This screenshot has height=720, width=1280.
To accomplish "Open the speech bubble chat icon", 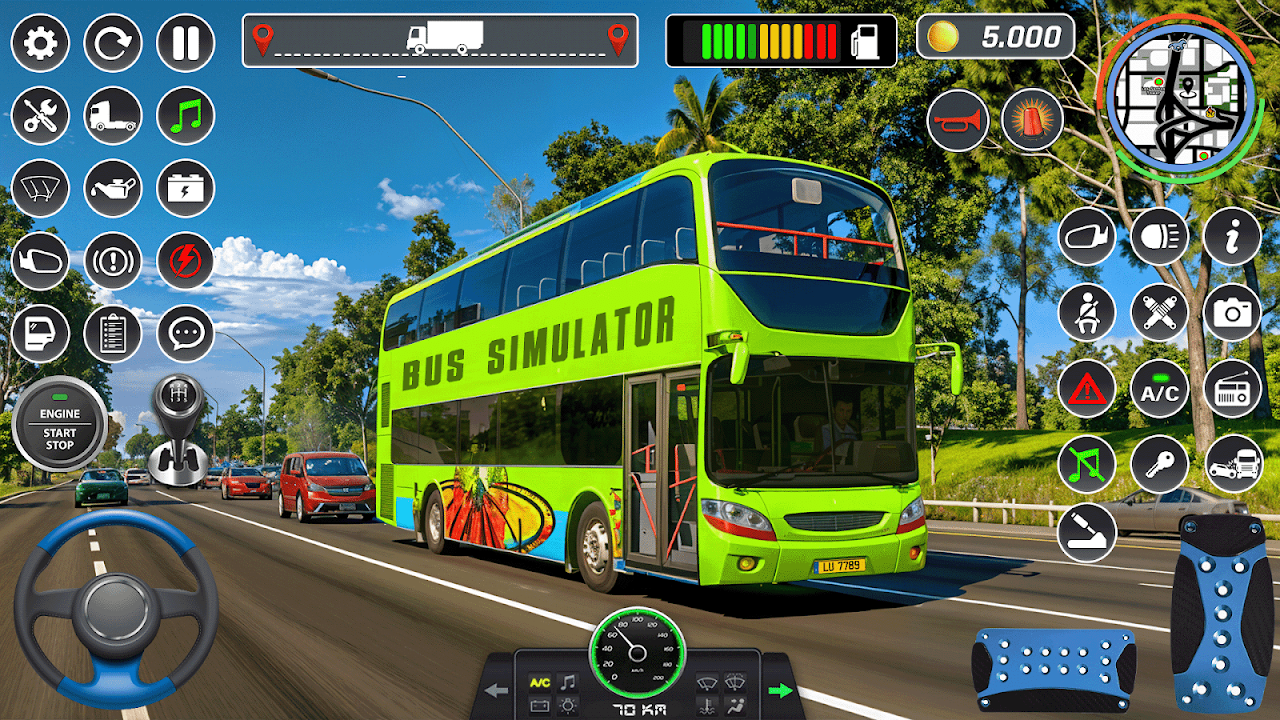I will (186, 333).
